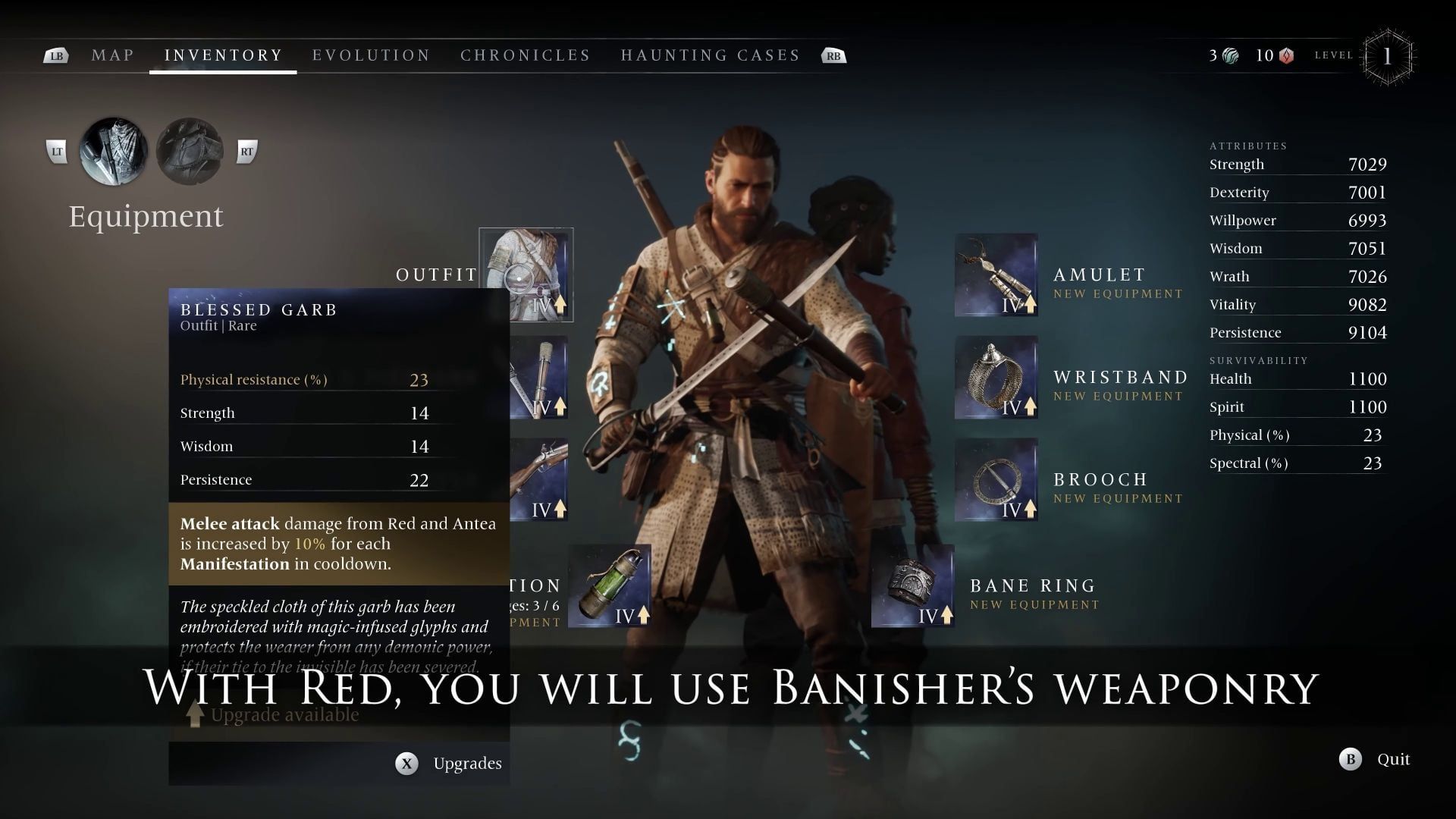Select the Outfit equipment slot

(x=526, y=273)
